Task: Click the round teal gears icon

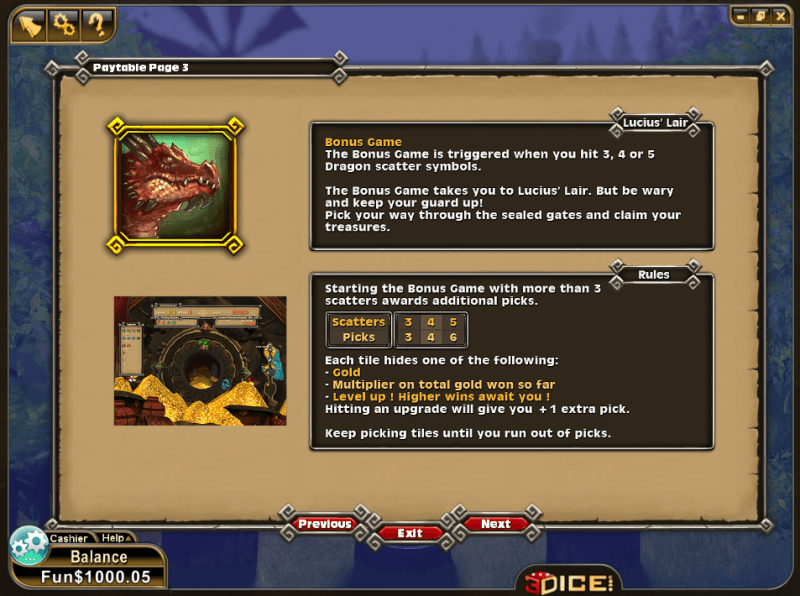Action: 28,546
